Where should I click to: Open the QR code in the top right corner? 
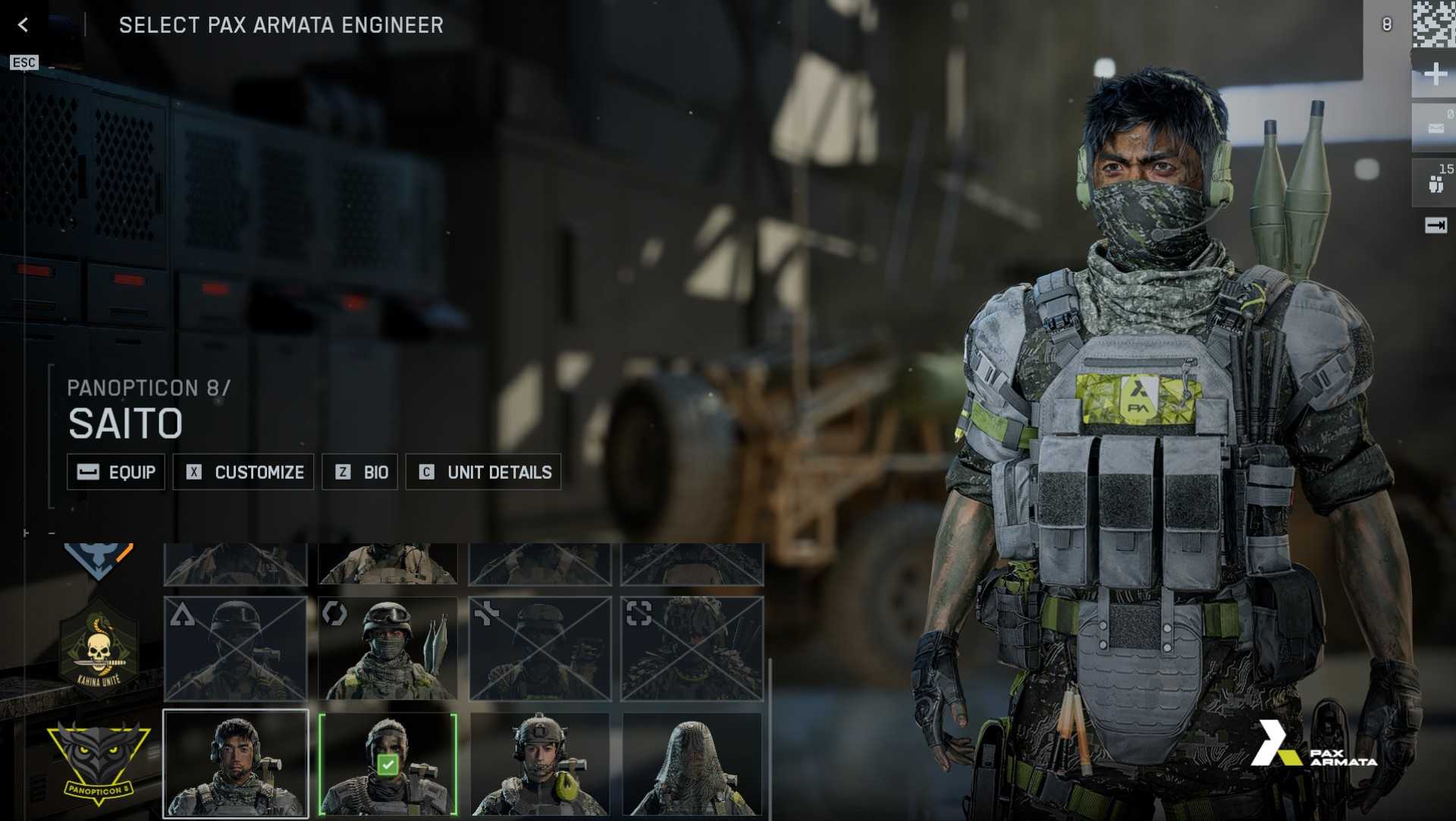(1433, 23)
